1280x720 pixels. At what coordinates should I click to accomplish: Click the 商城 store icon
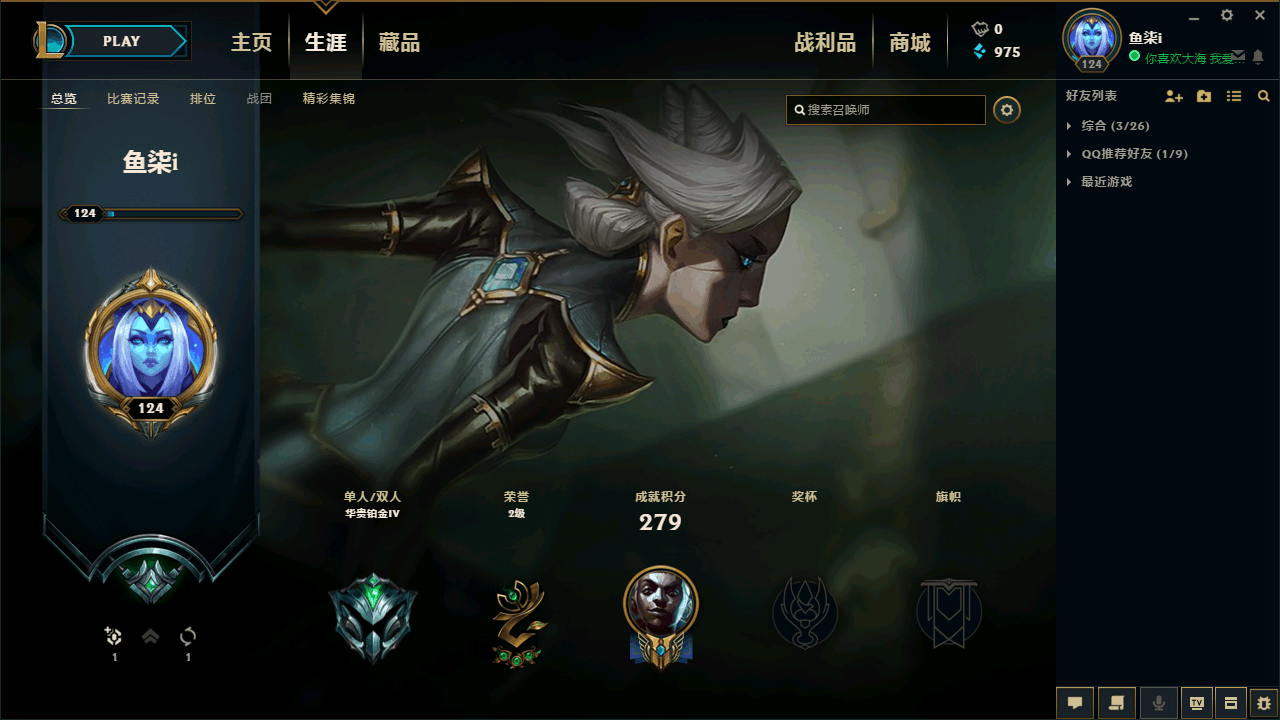click(910, 41)
